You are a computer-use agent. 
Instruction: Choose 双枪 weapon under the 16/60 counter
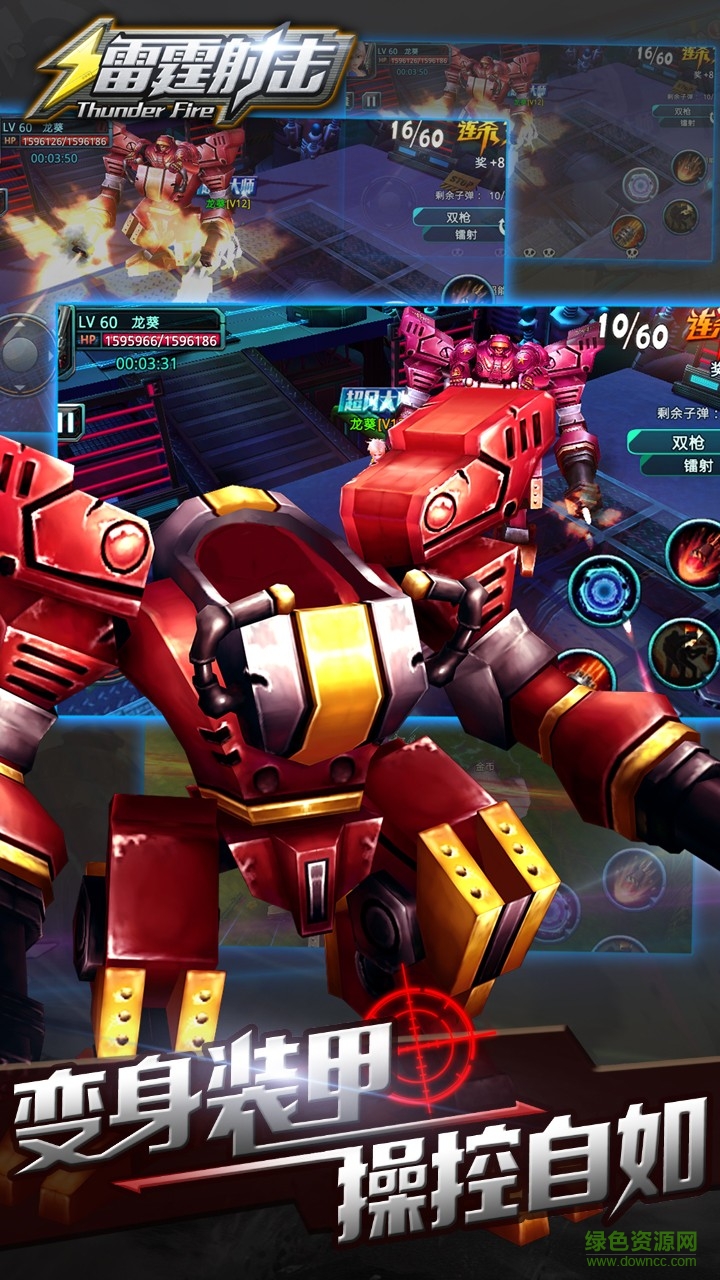click(459, 216)
